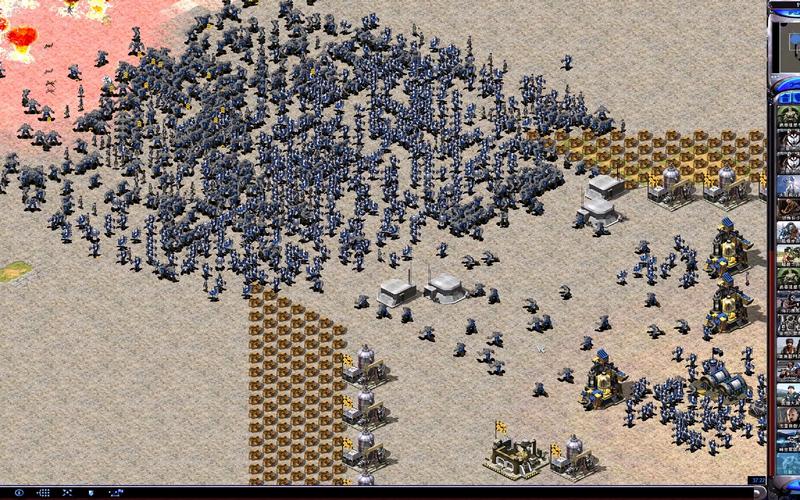Activate the crossed-arrows command bar icon
Viewport: 800px width, 500px height.
[x=67, y=492]
